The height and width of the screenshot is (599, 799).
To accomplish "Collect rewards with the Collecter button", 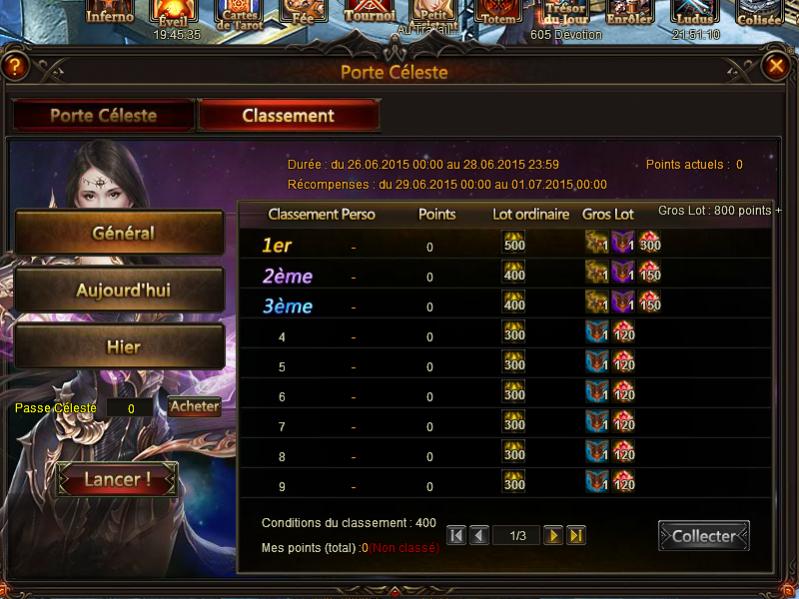I will [703, 536].
